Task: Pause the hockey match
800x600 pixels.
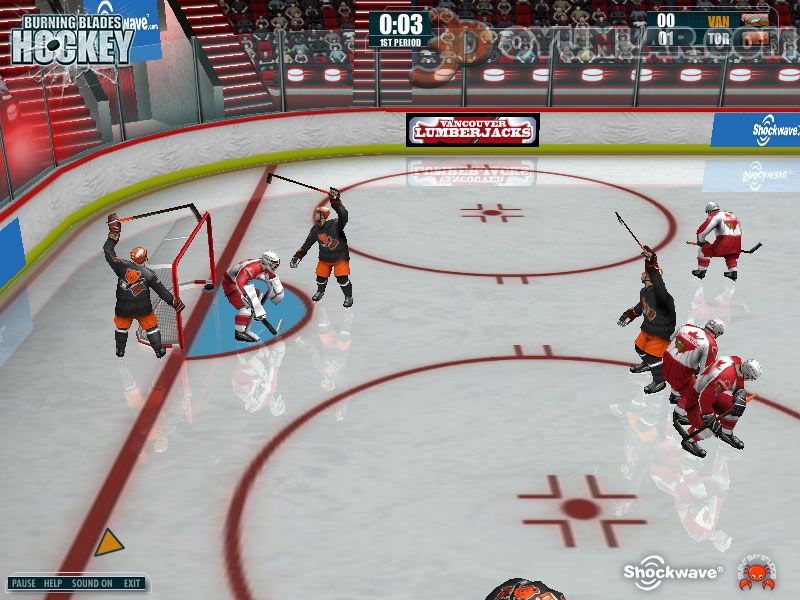Action: [24, 583]
